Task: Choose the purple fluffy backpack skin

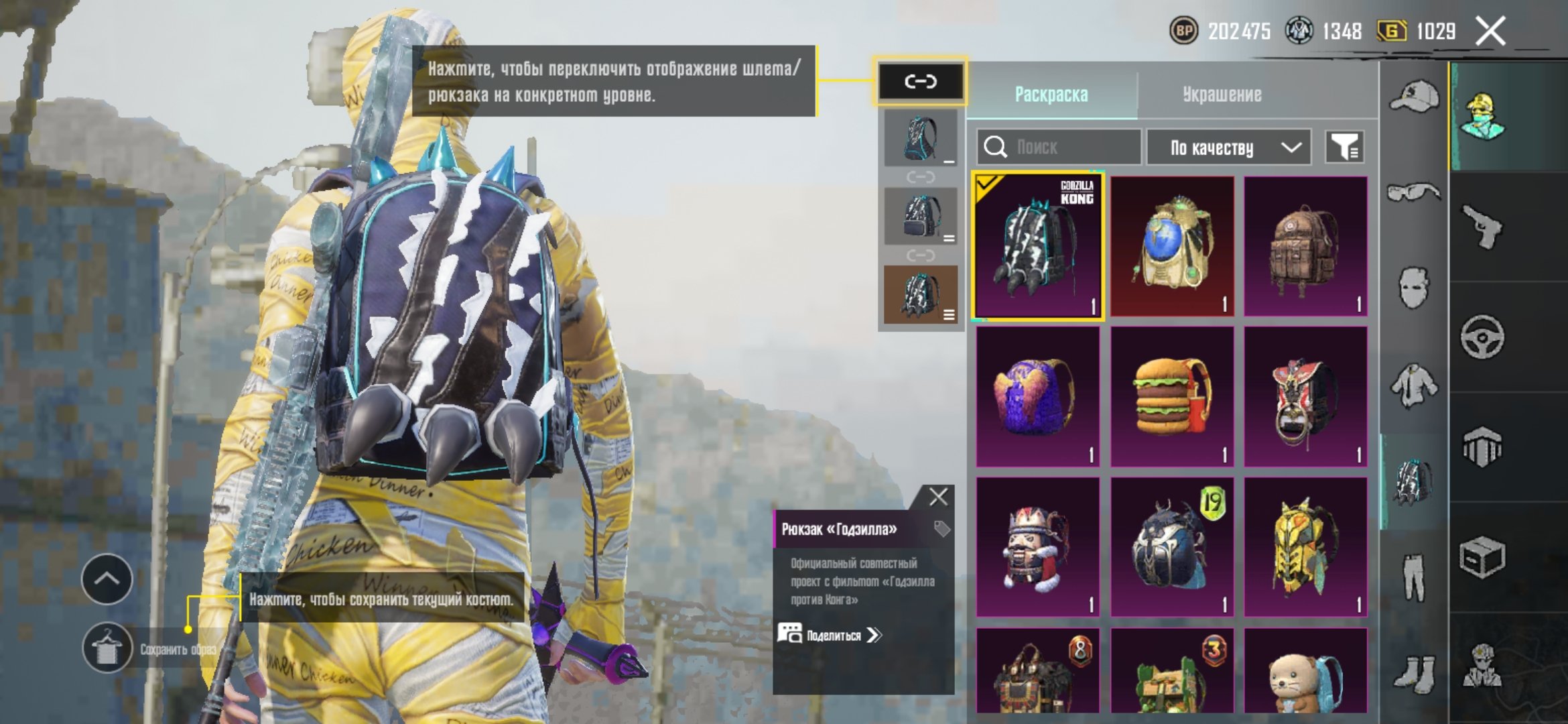Action: (x=1037, y=397)
